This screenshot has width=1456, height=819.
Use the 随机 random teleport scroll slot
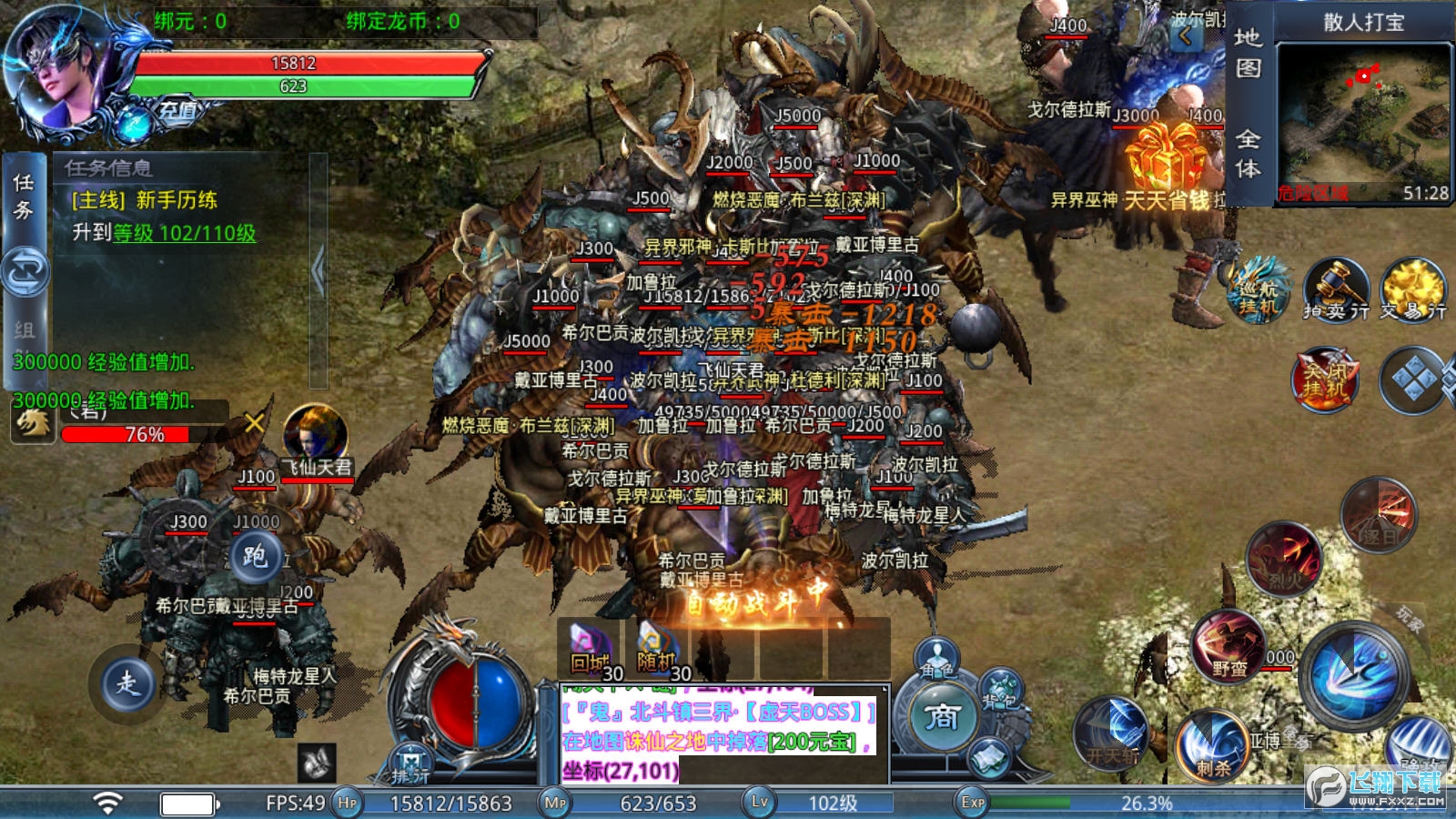click(657, 650)
